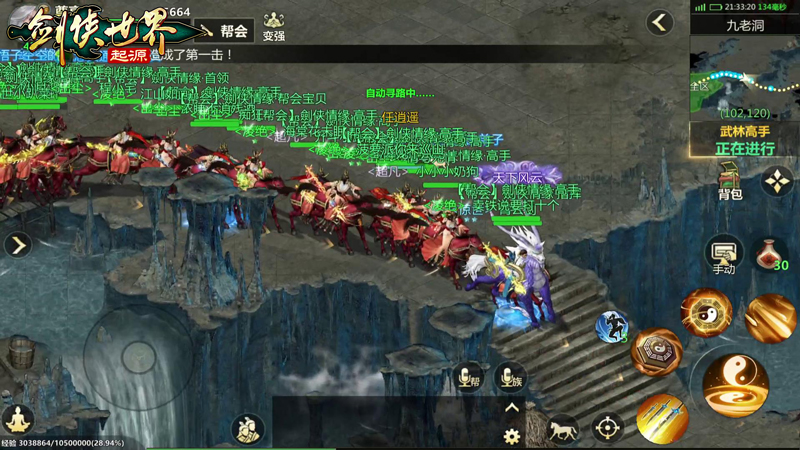Collapse the top menu with the left arrow

pyautogui.click(x=659, y=22)
